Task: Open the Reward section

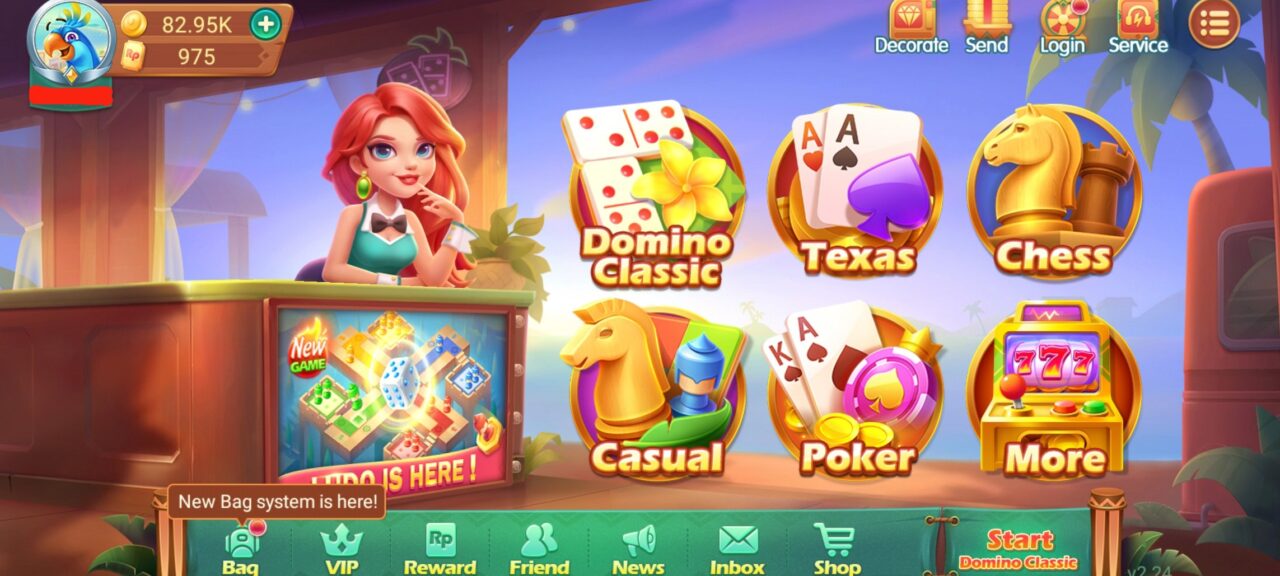Action: (x=440, y=548)
